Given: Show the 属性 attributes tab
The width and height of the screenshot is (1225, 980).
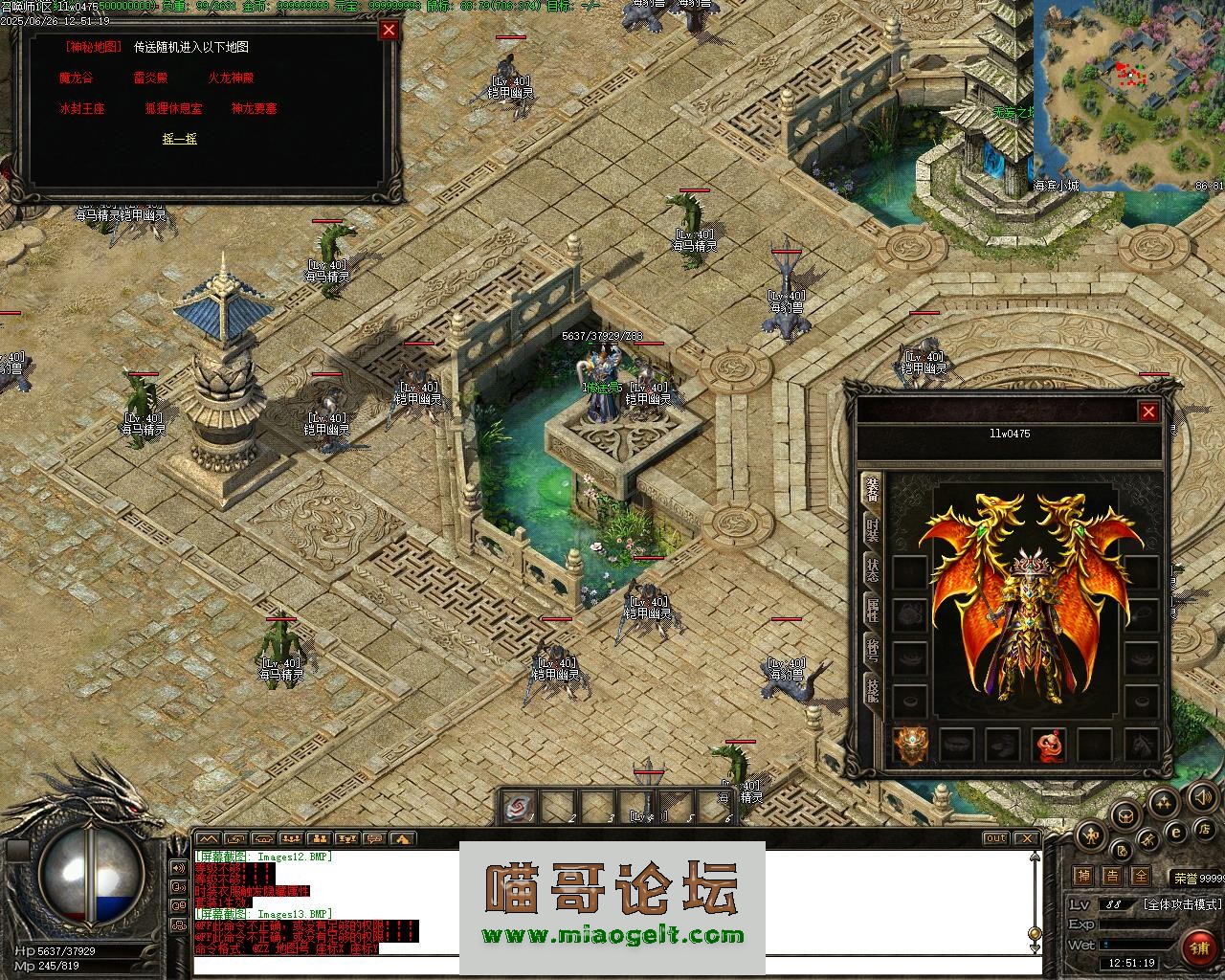Looking at the screenshot, I should click(x=873, y=609).
